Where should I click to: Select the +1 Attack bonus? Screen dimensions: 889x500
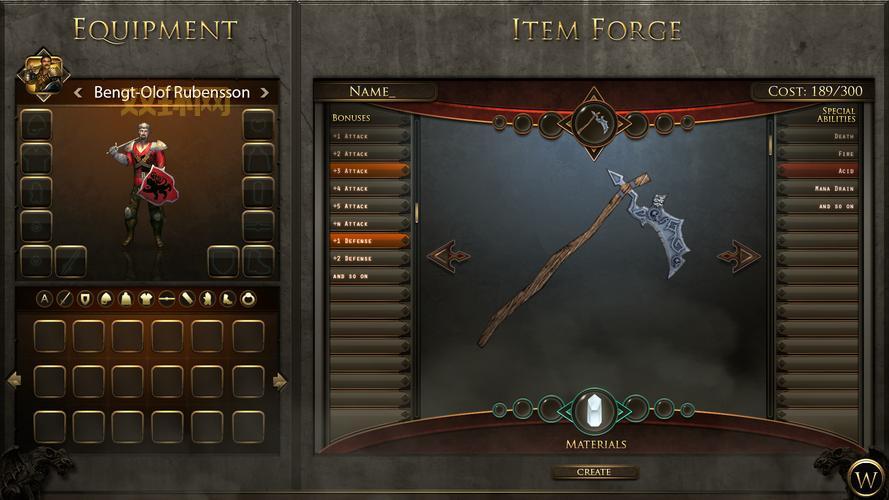[369, 136]
